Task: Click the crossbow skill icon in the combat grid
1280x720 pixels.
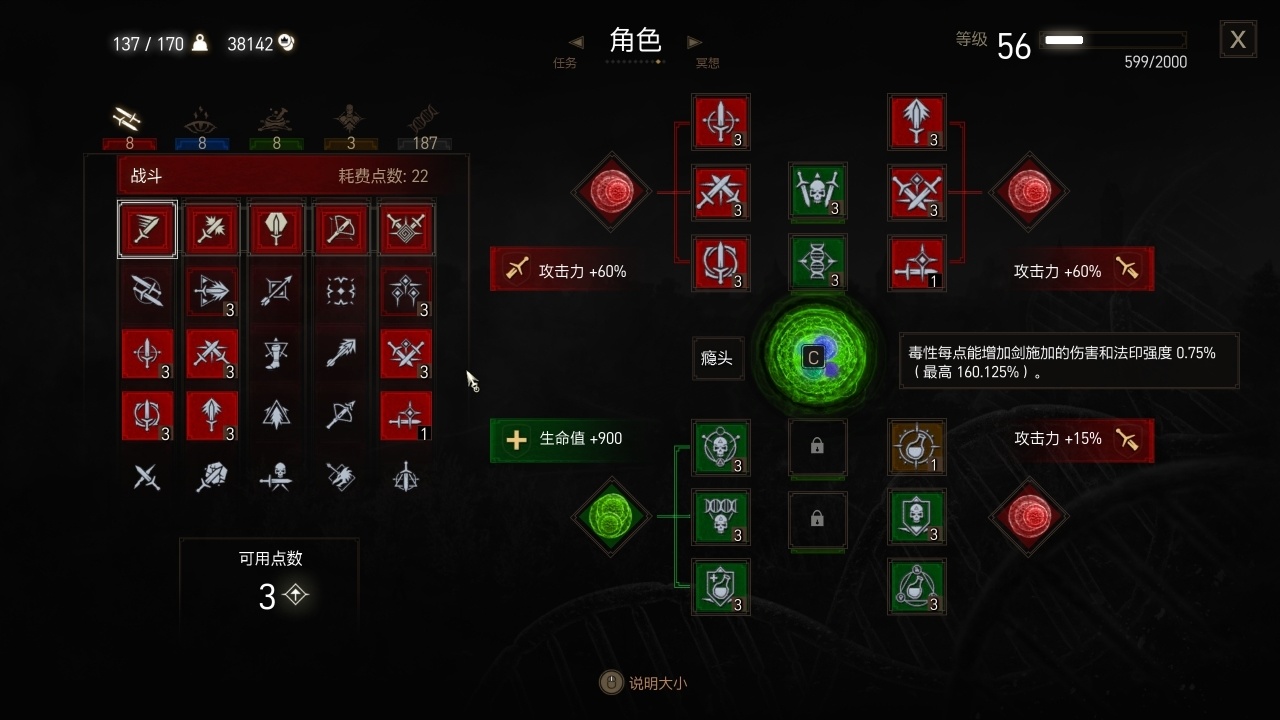Action: point(341,228)
